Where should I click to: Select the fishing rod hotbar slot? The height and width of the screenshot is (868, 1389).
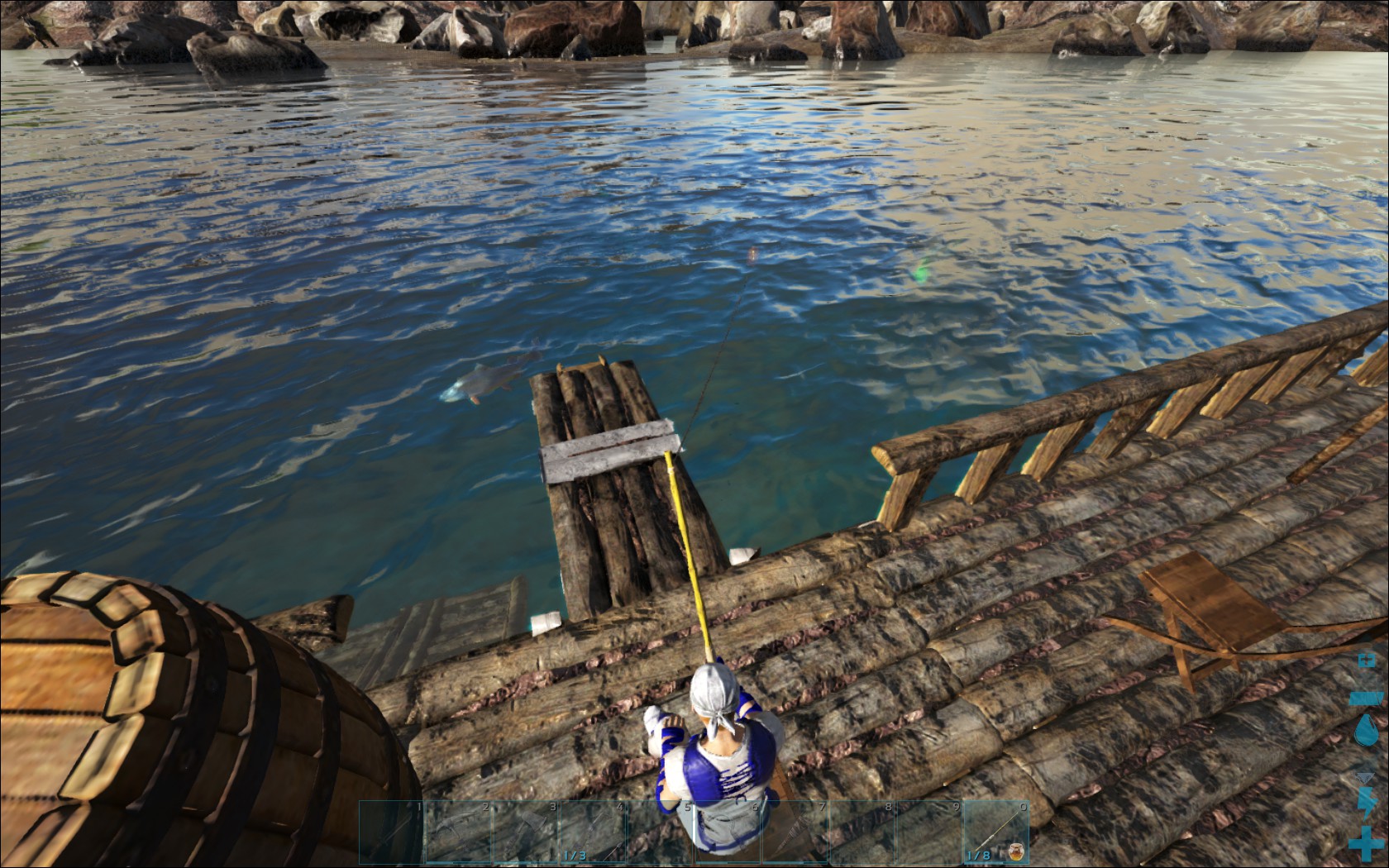pos(996,832)
